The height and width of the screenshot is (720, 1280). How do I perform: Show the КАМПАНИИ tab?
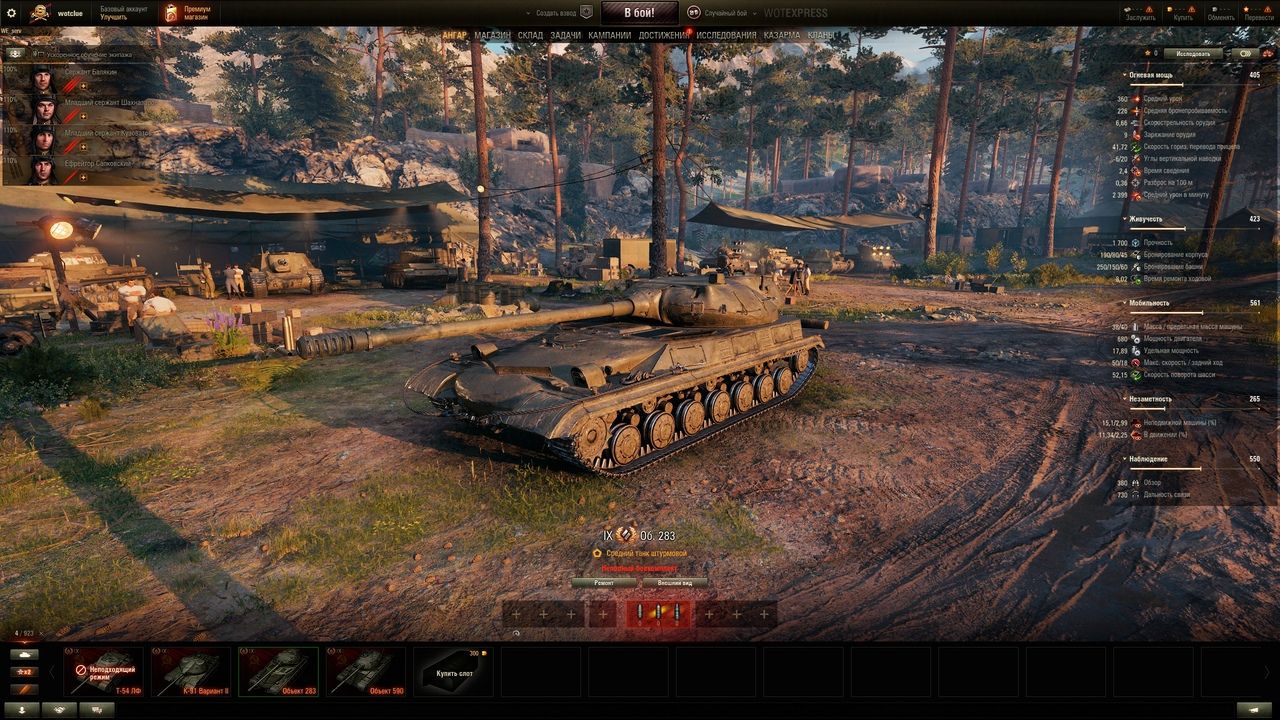pos(610,35)
